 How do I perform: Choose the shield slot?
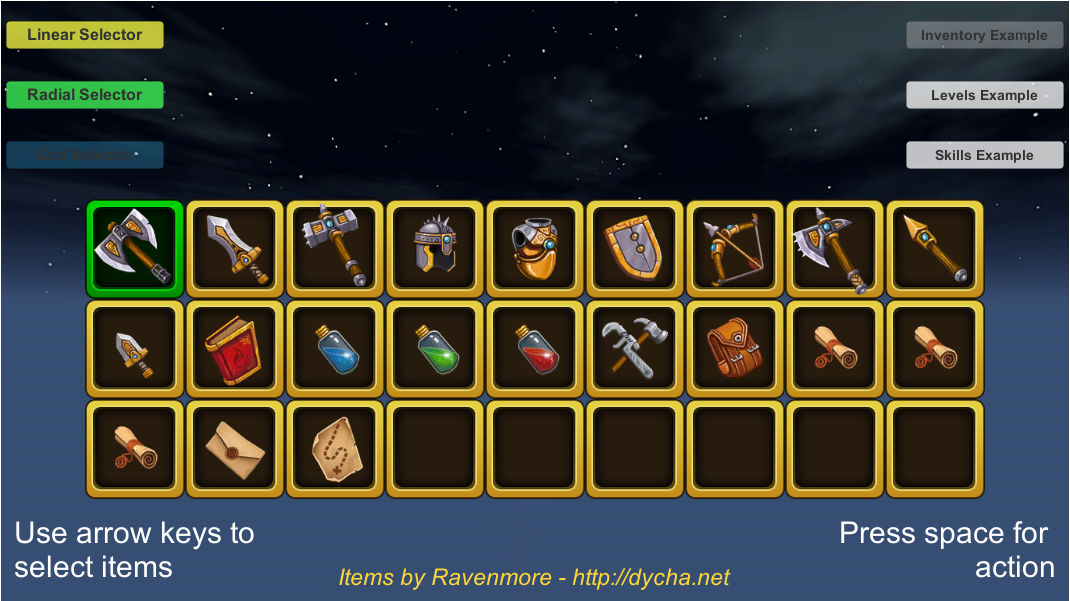[x=635, y=249]
